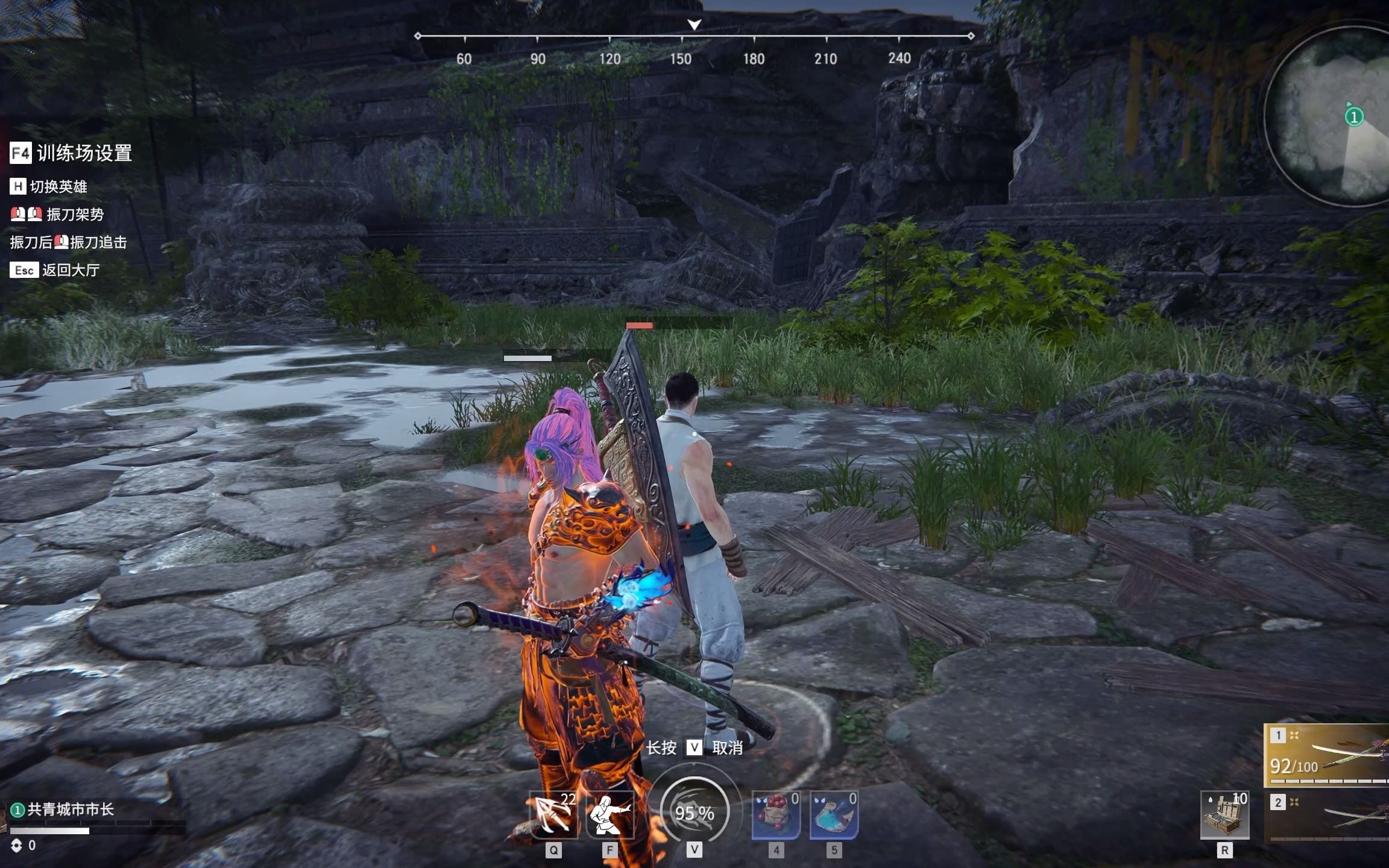Use the red berry pouch healing item

[x=776, y=815]
